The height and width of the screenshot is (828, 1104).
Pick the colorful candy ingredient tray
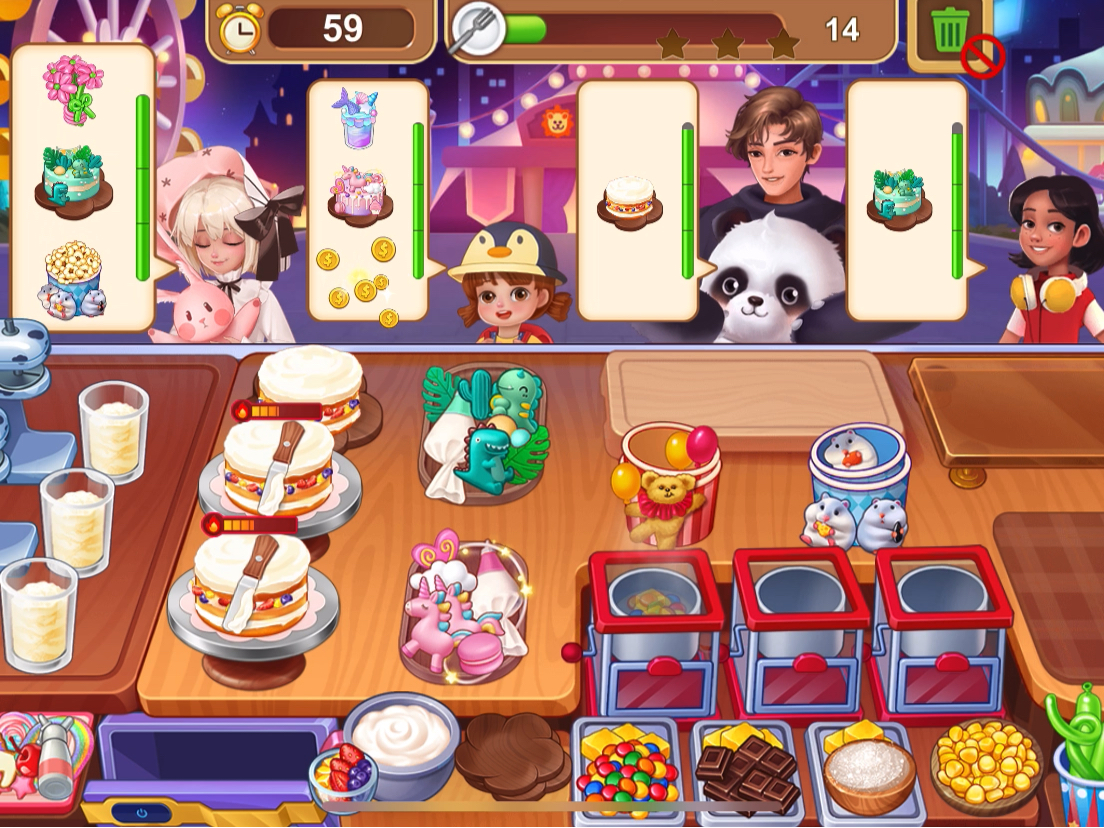628,768
